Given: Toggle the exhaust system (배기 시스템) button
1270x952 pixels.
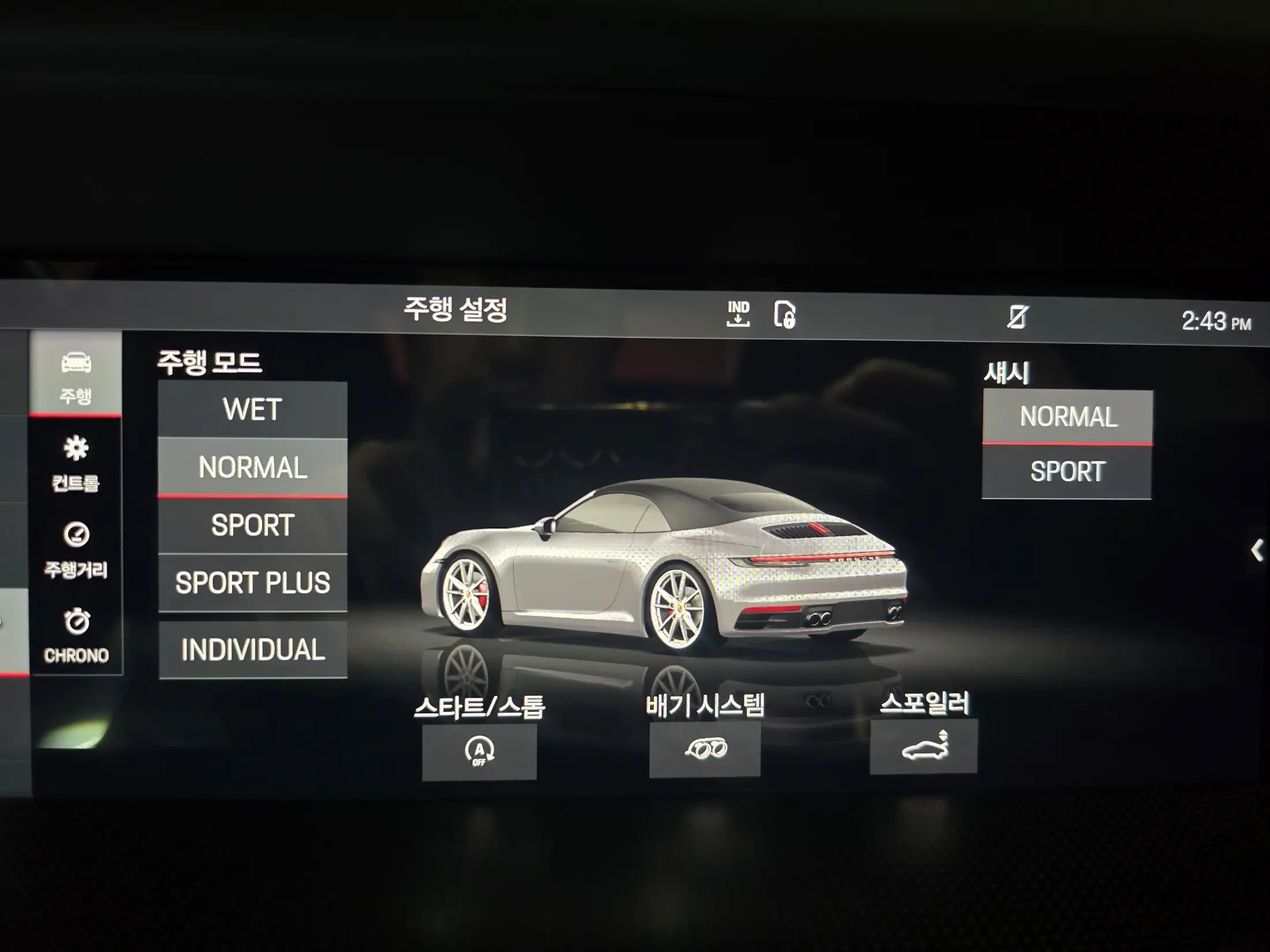Looking at the screenshot, I should [704, 749].
